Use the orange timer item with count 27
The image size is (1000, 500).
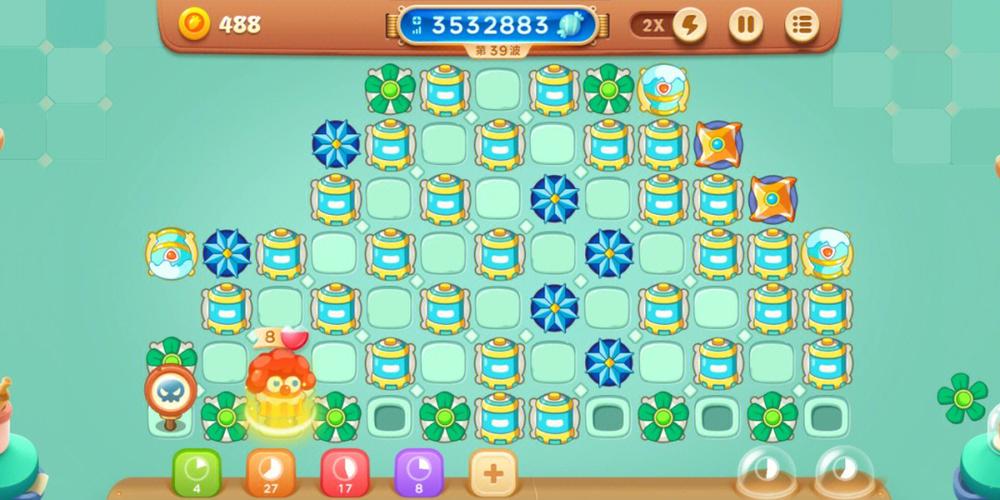(270, 471)
